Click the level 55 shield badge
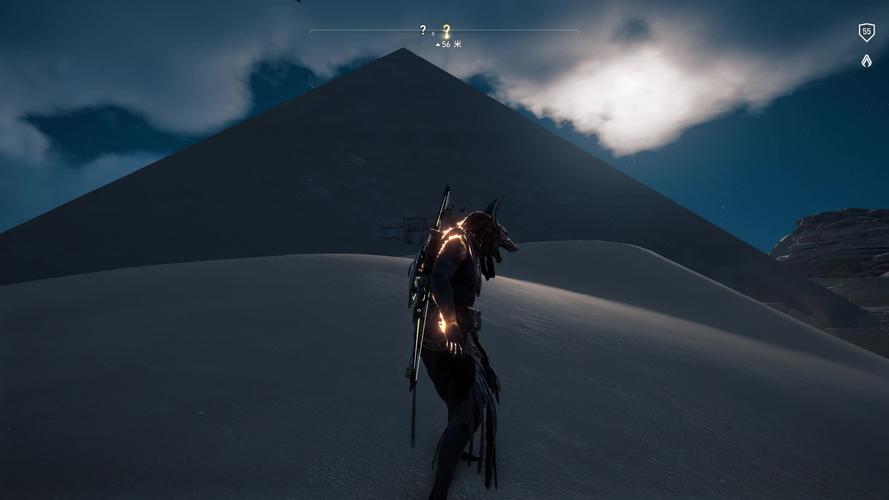Screen dimensions: 889x500 coord(866,32)
